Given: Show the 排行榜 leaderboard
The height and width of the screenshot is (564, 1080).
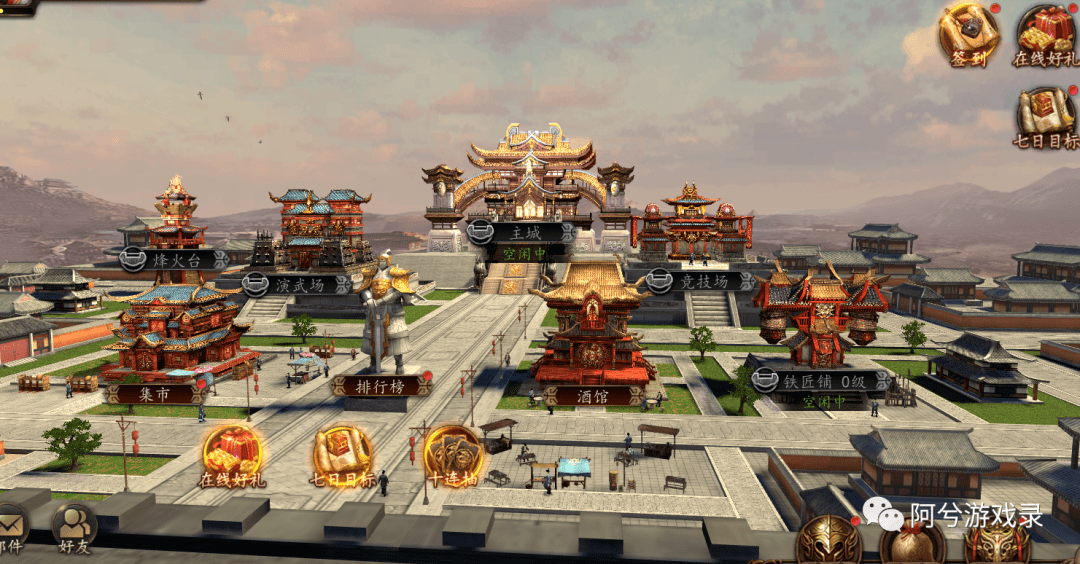Looking at the screenshot, I should click(382, 385).
